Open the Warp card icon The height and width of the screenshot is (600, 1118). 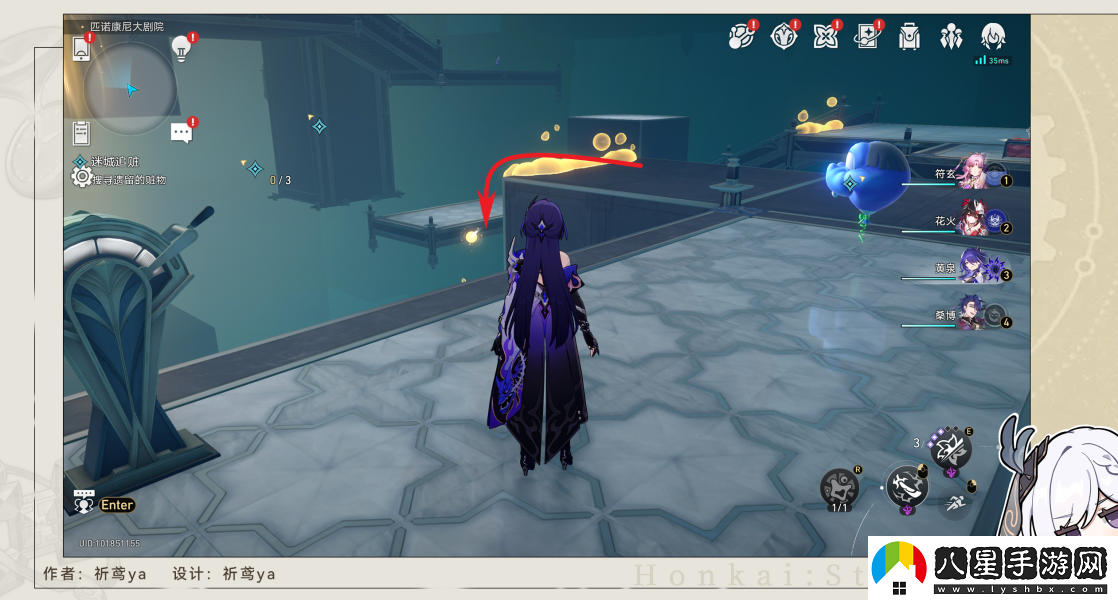point(867,37)
